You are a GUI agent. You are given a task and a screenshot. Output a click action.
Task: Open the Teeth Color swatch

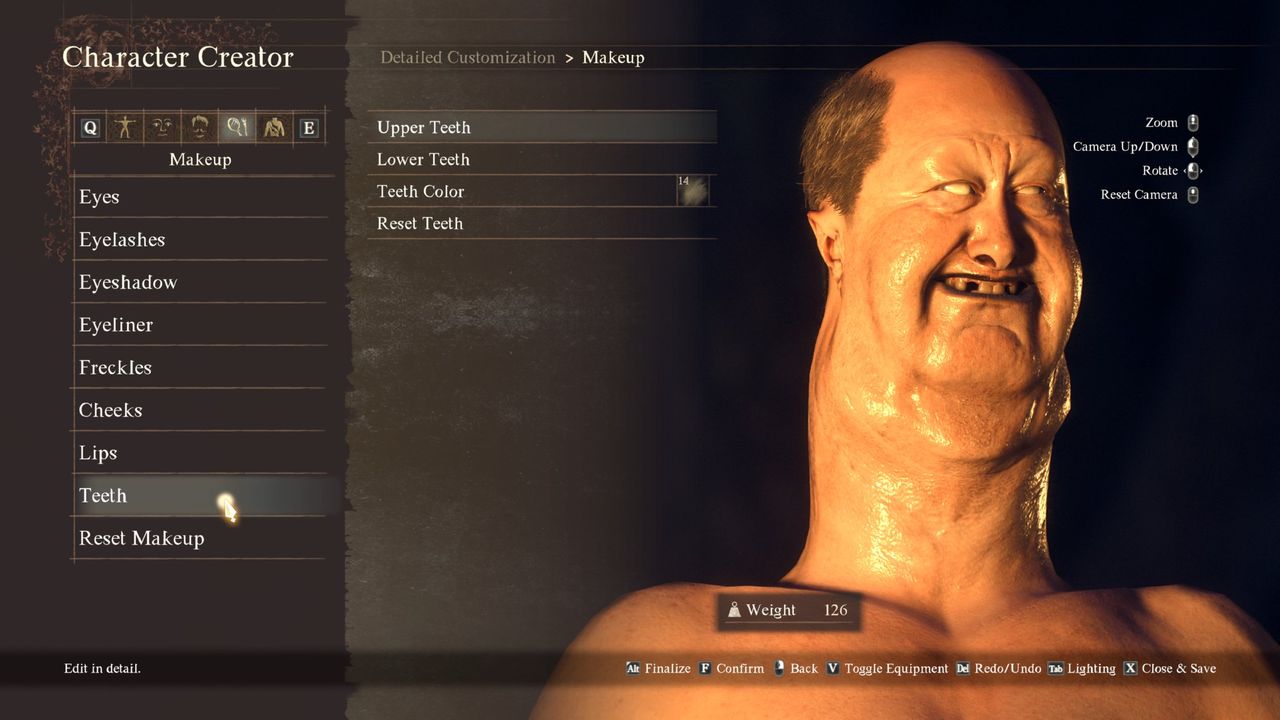pos(694,191)
